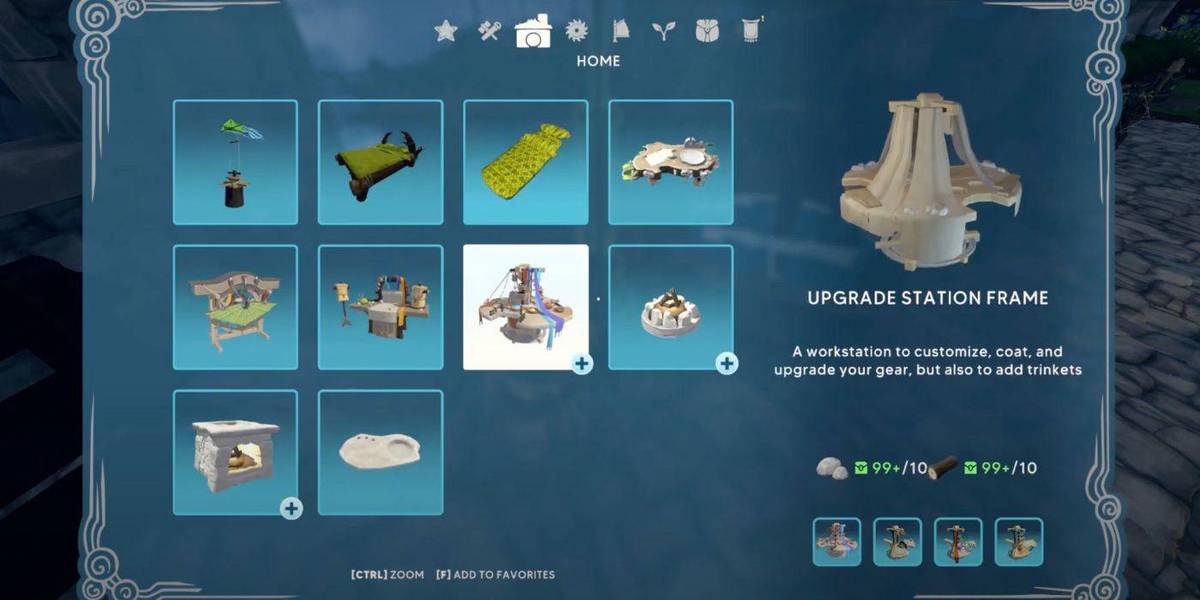Open the star favorites tab
1200x600 pixels.
[446, 32]
